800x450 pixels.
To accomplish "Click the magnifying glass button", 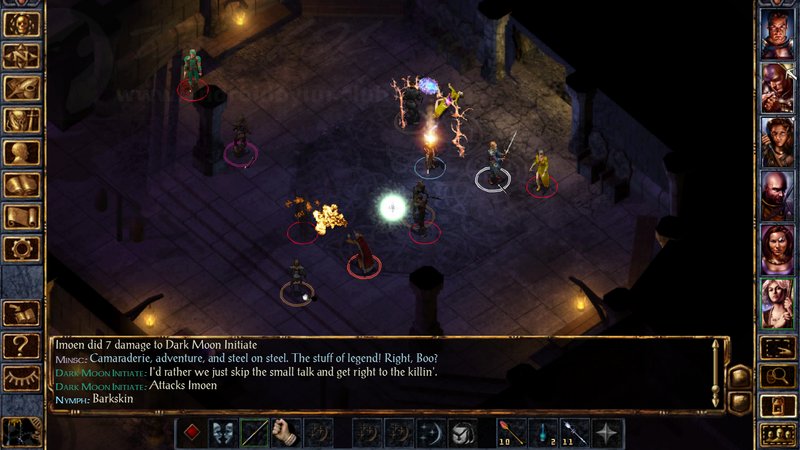I will click(777, 376).
